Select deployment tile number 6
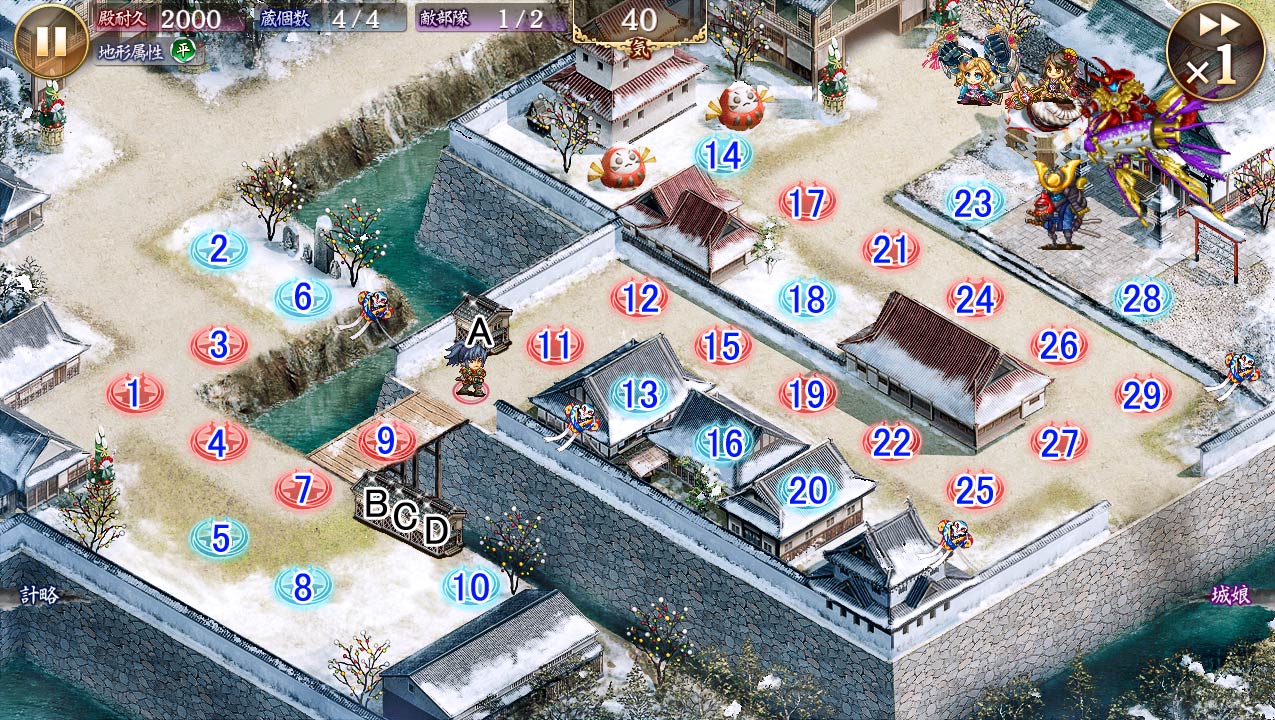Screen dimensions: 1275x720 pos(303,296)
